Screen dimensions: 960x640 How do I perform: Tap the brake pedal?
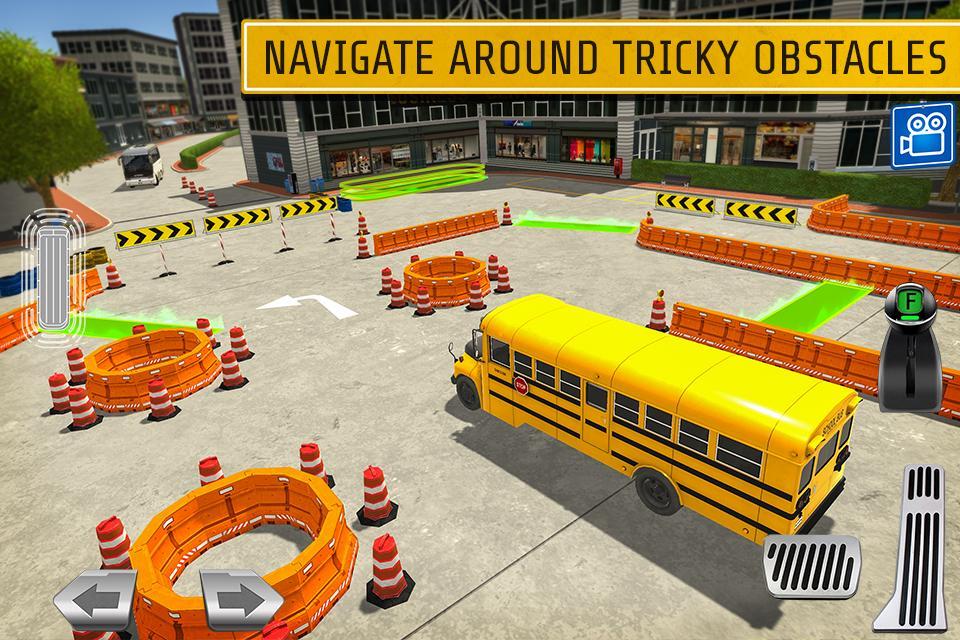811,567
